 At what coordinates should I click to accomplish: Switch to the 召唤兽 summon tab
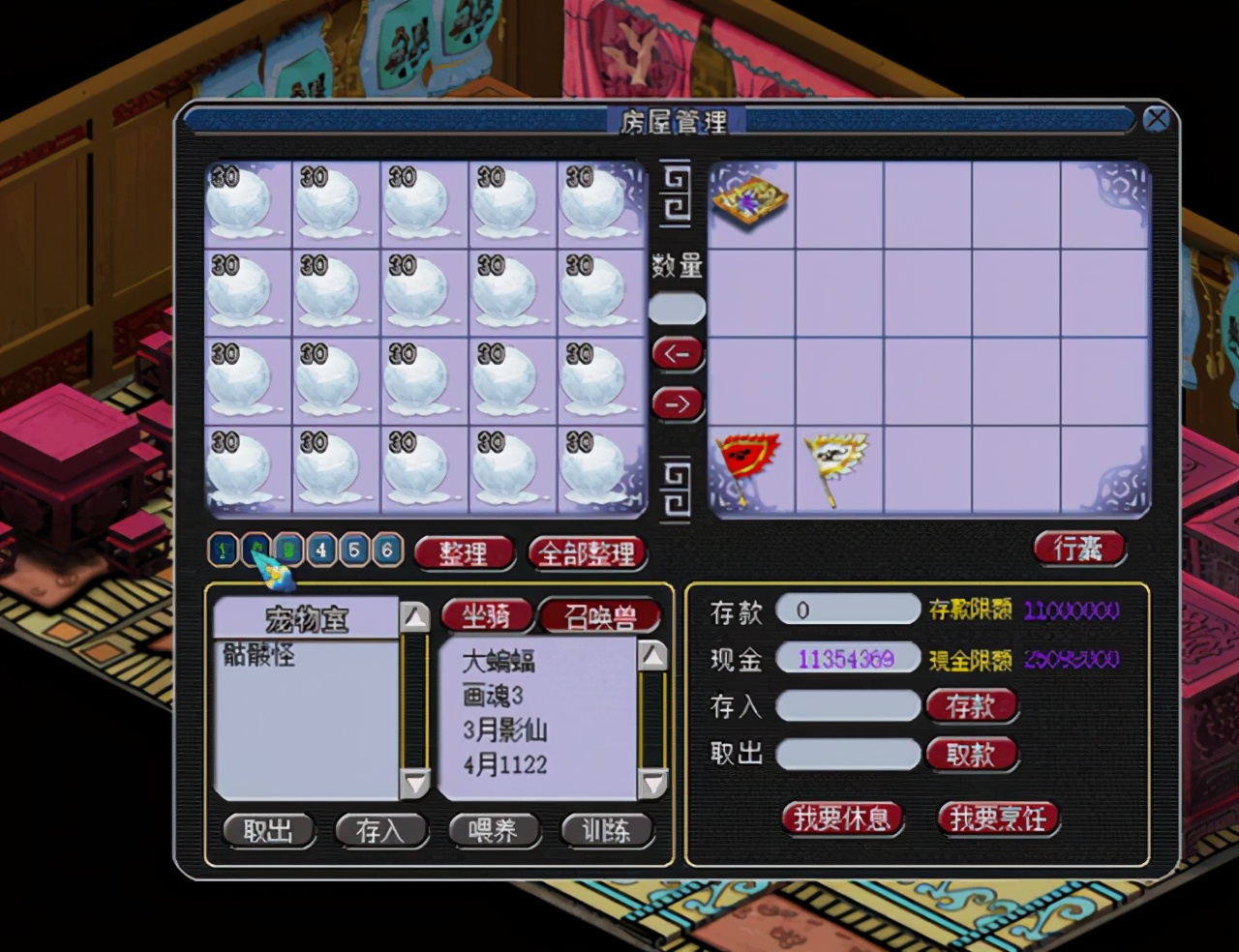(x=600, y=616)
